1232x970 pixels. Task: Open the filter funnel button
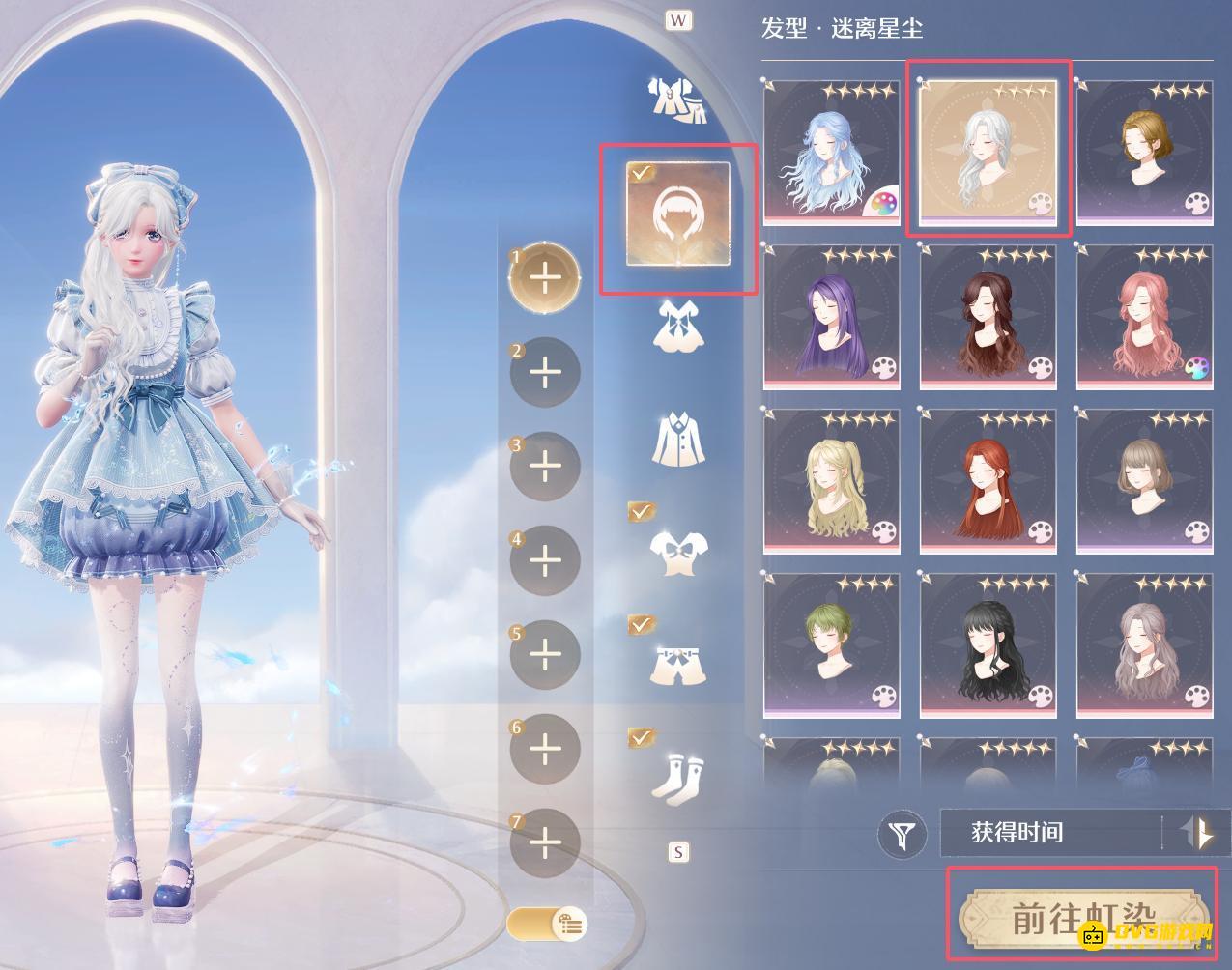tap(903, 834)
